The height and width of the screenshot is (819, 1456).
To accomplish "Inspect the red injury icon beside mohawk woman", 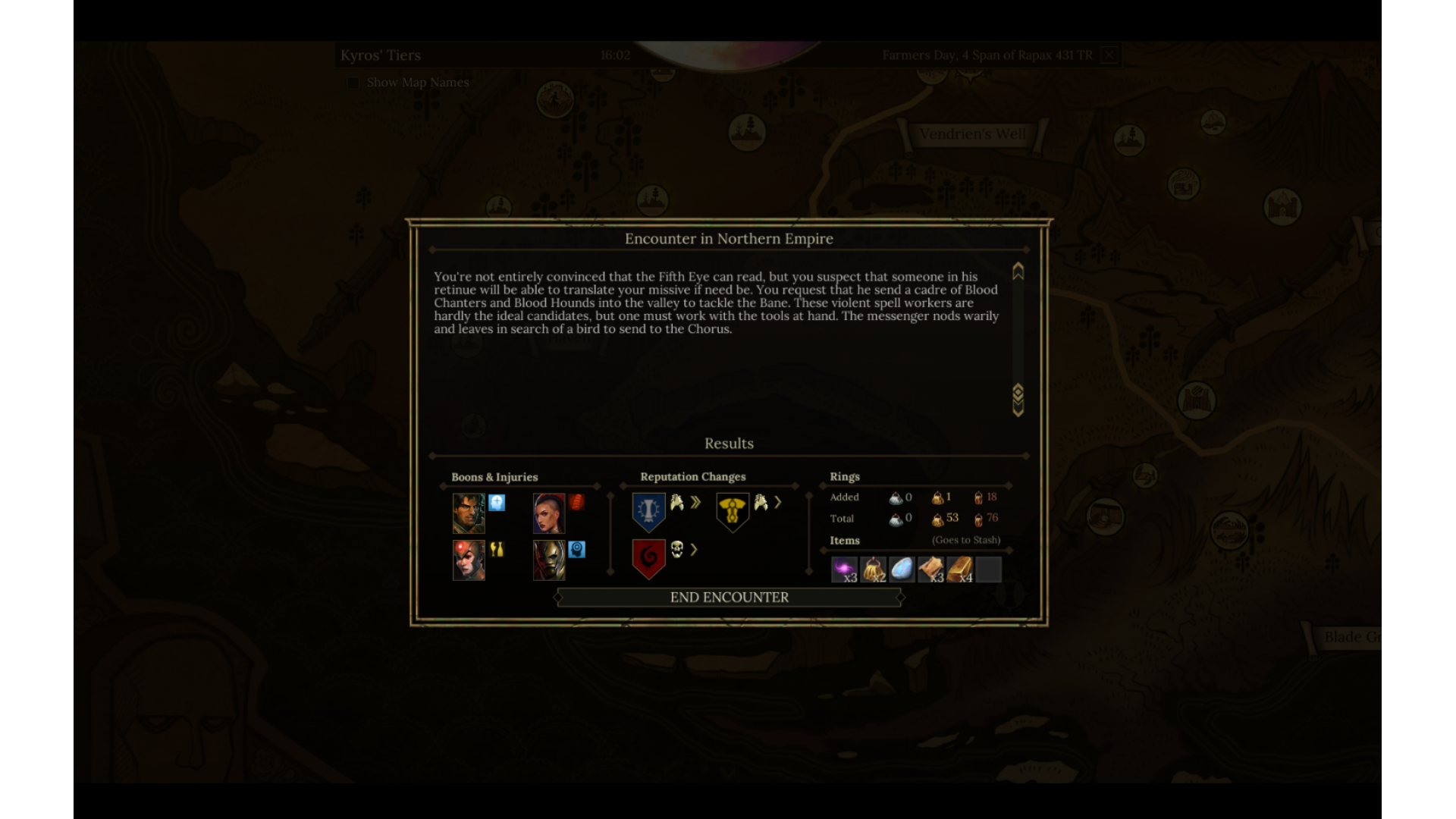I will [576, 502].
